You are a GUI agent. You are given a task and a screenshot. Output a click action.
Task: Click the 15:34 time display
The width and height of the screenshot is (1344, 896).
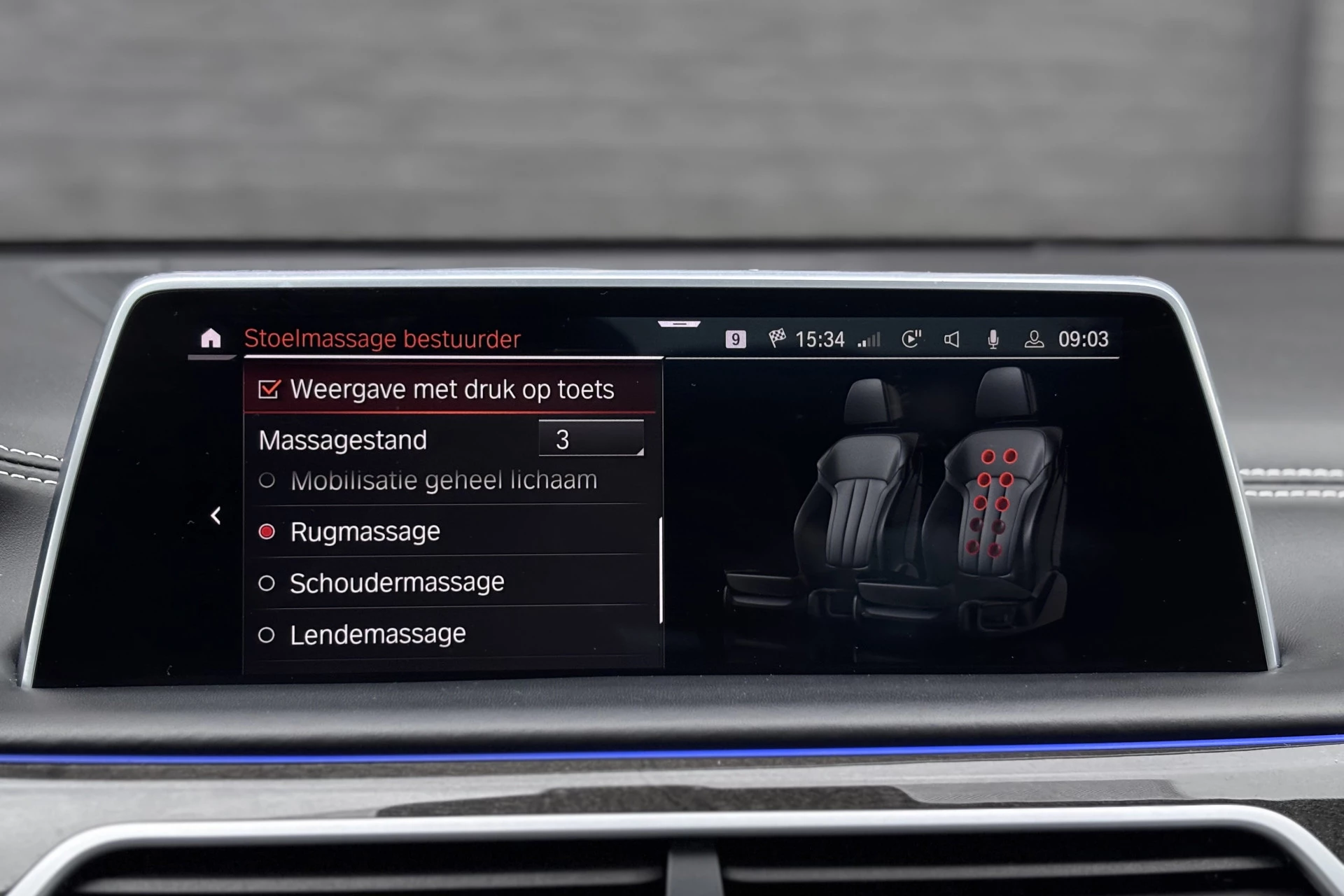(819, 340)
